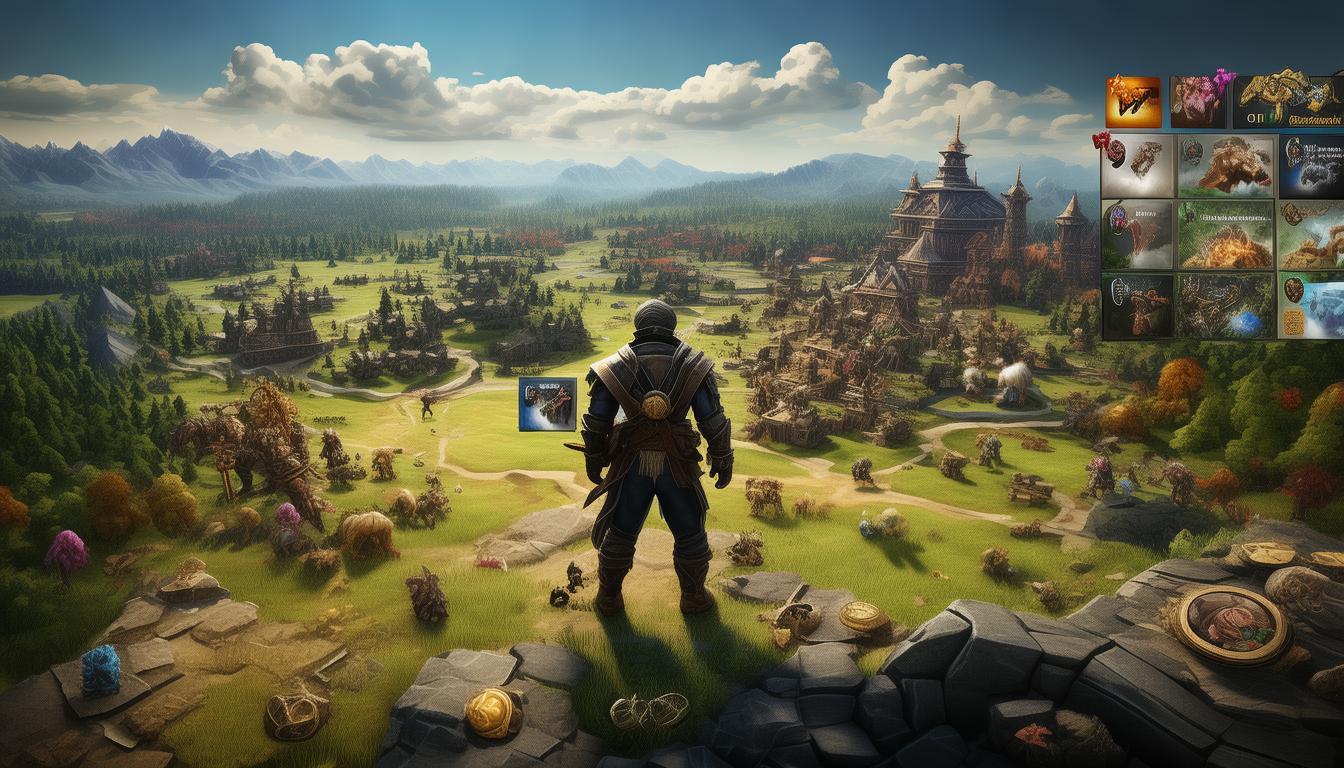1344x768 pixels.
Task: Choose the sandy rock formation tile
Action: [x=1311, y=235]
